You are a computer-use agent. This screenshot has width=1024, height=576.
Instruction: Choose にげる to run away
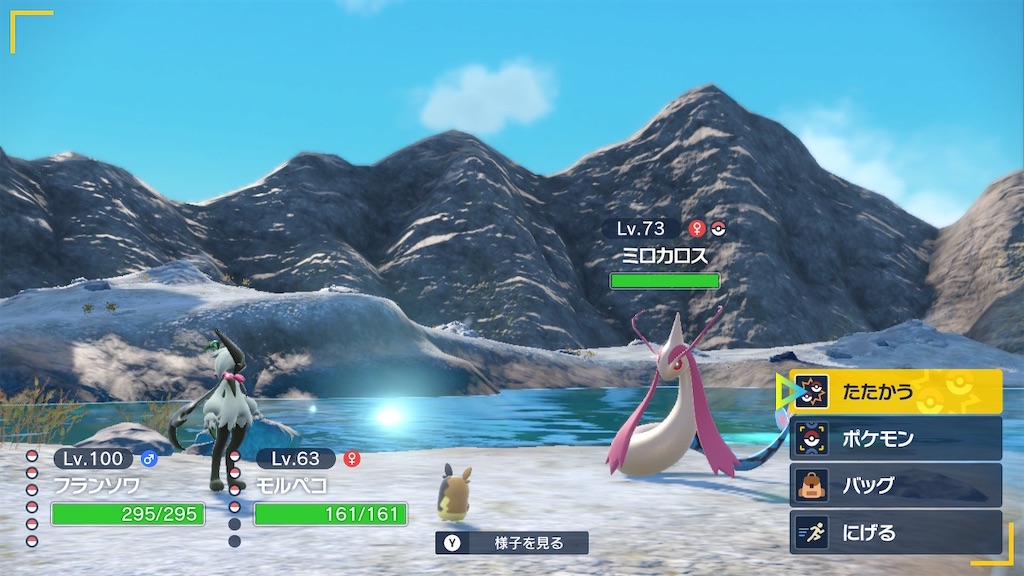point(895,532)
